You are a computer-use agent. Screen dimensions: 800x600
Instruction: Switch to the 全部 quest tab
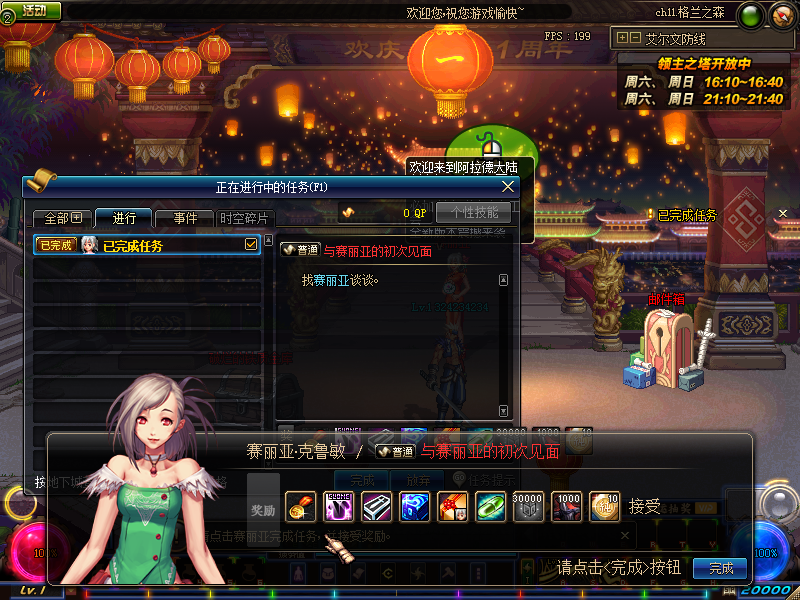(x=62, y=218)
